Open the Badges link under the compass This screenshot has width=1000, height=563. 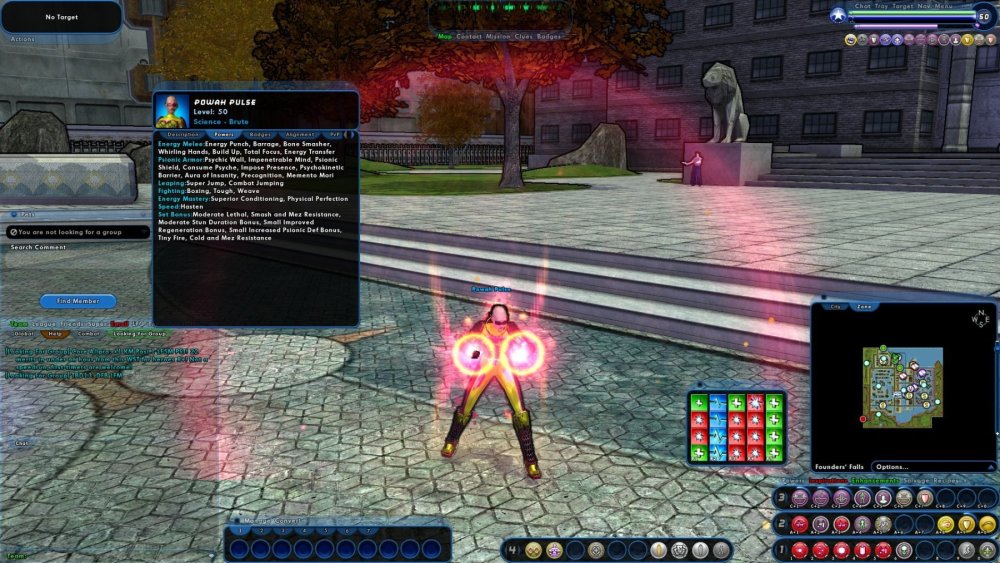(x=550, y=37)
